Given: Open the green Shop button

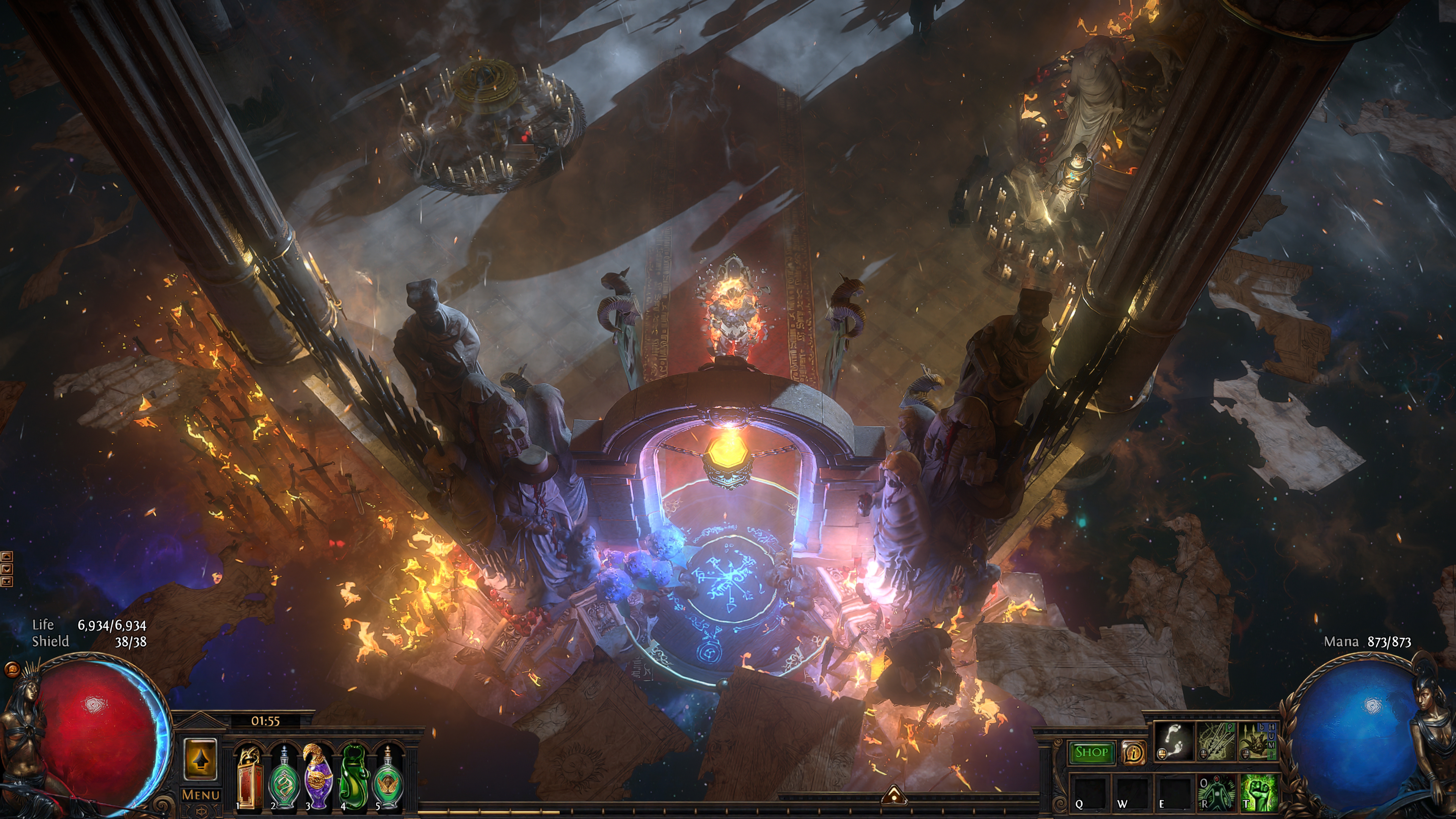Looking at the screenshot, I should 1091,752.
